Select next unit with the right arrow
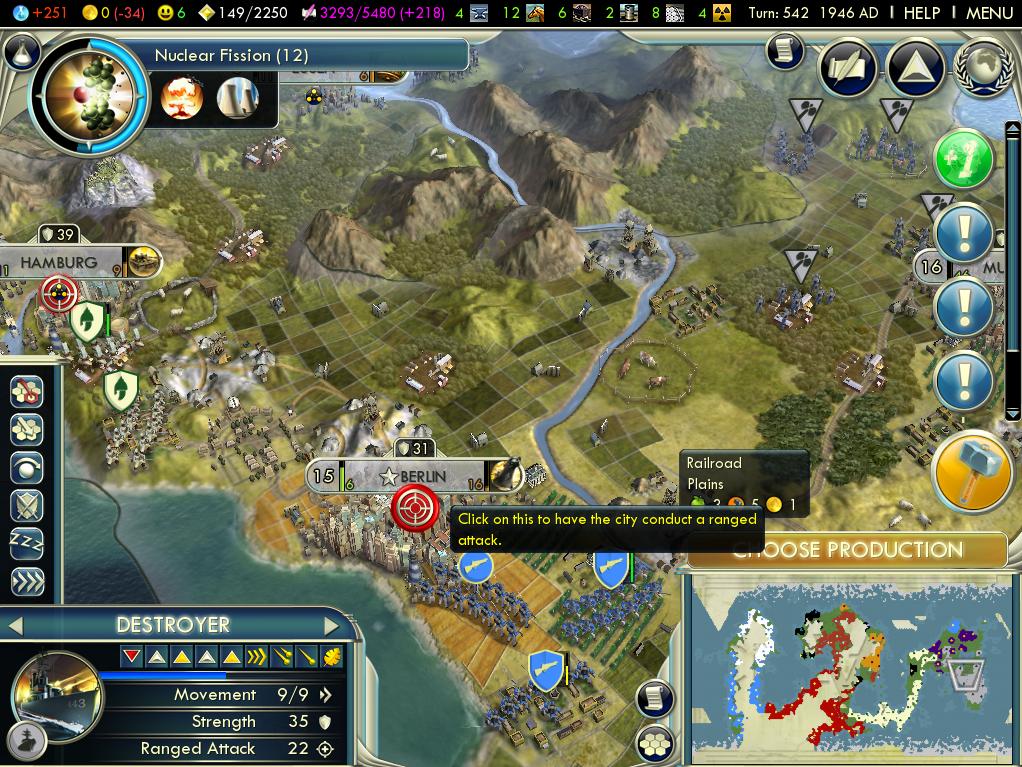This screenshot has height=767, width=1022. pos(332,626)
